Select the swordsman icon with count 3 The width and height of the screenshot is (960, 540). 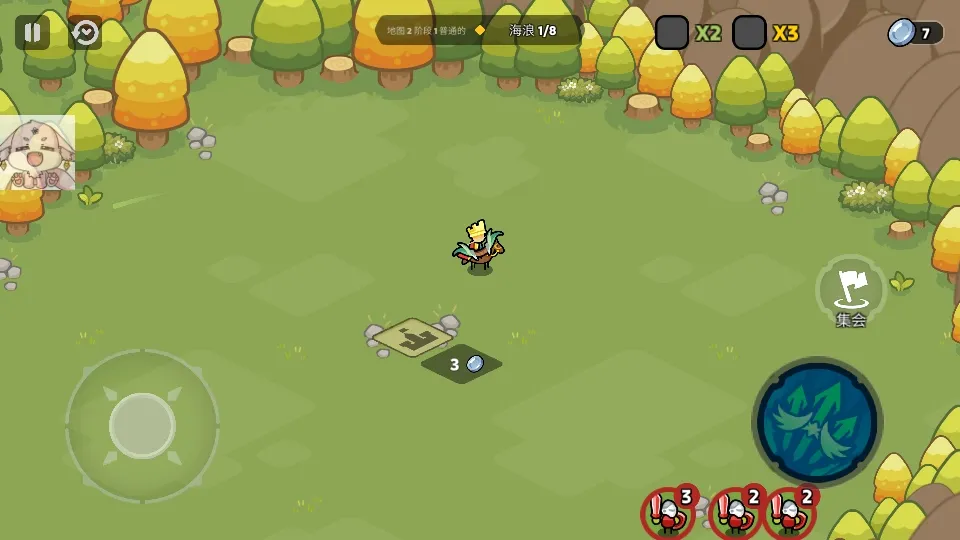click(x=667, y=512)
